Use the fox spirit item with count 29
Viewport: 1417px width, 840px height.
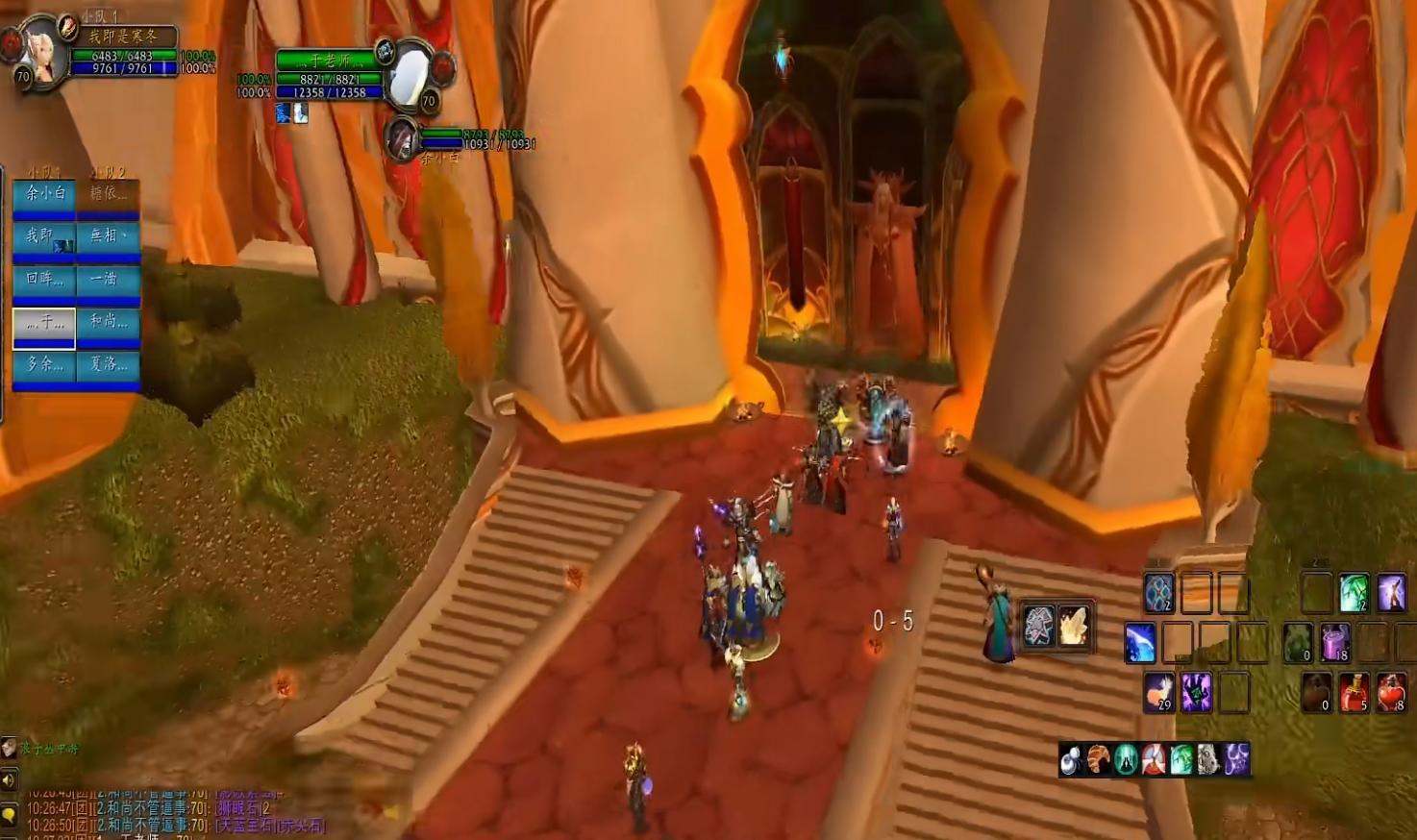pos(1159,692)
